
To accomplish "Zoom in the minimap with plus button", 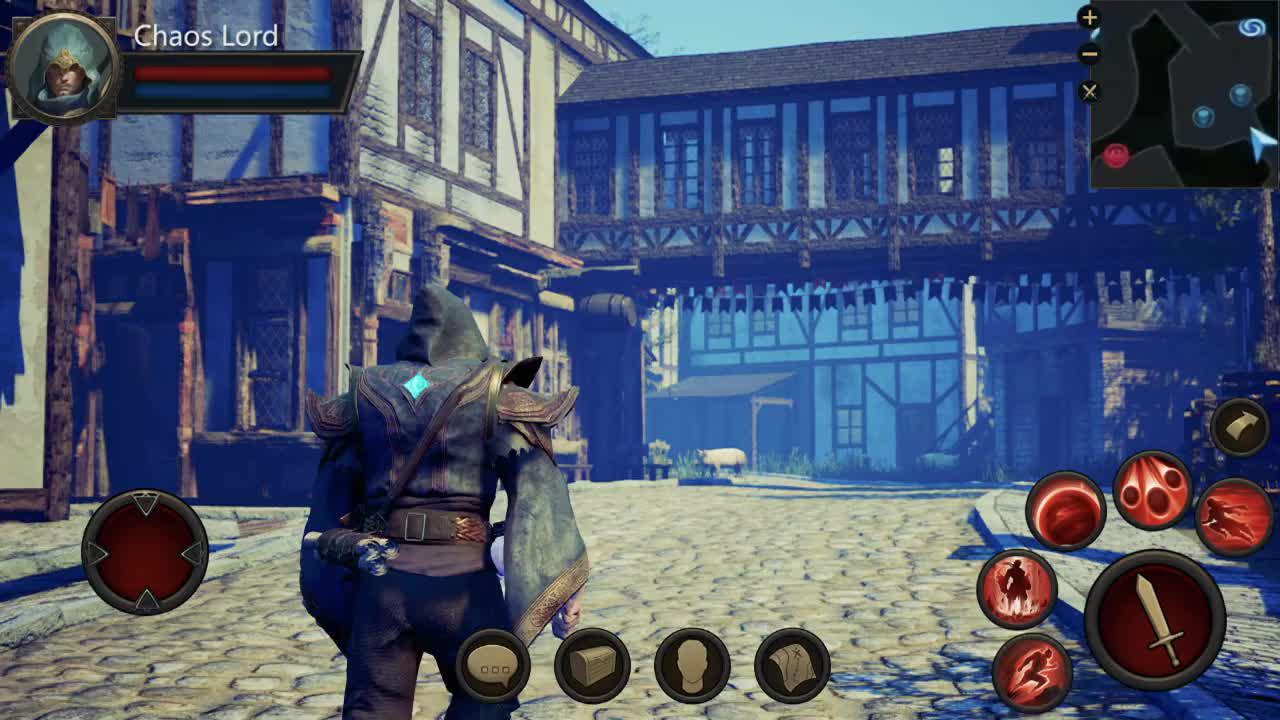I will click(1091, 17).
